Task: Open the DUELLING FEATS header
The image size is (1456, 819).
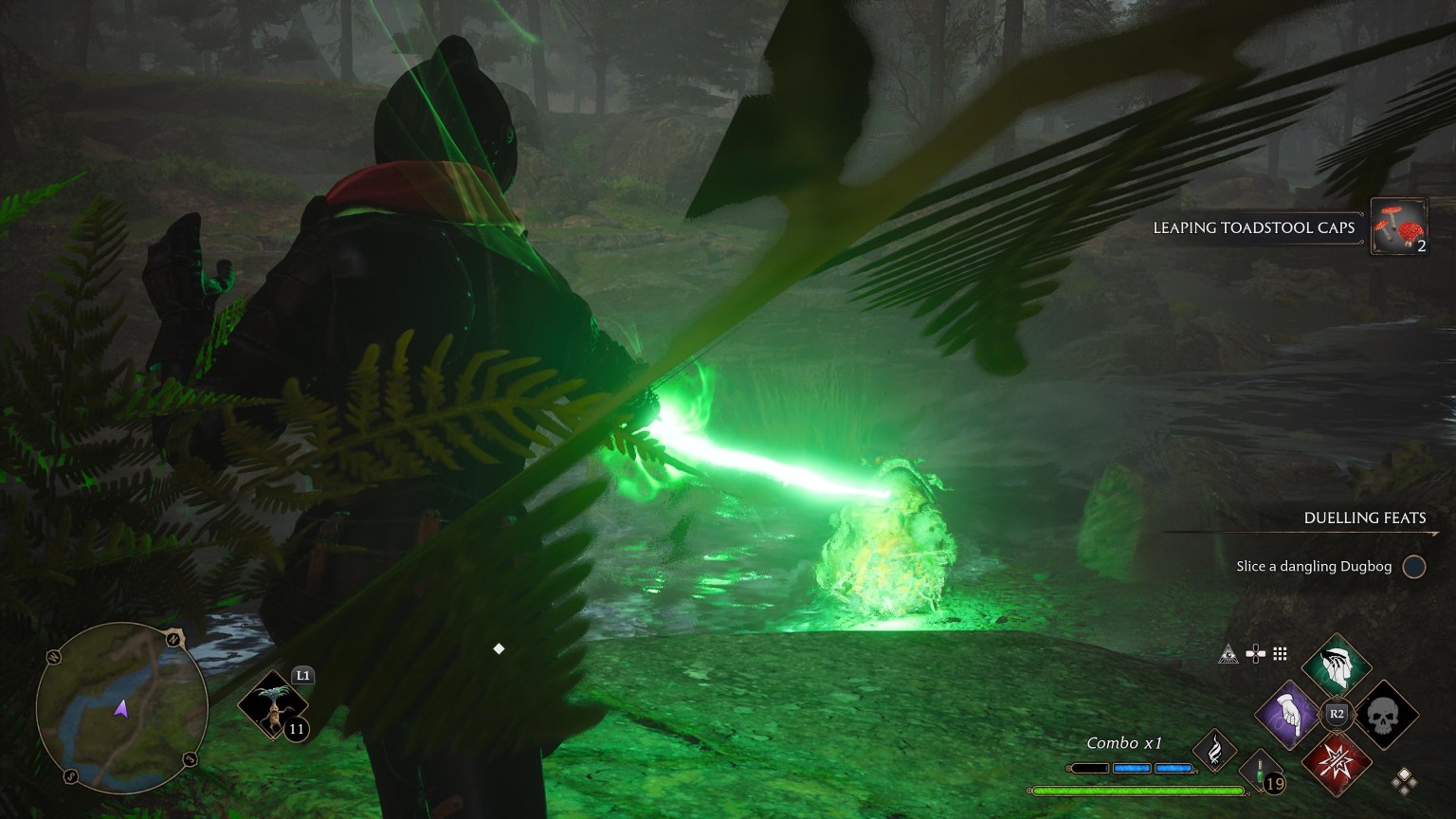Action: tap(1366, 518)
